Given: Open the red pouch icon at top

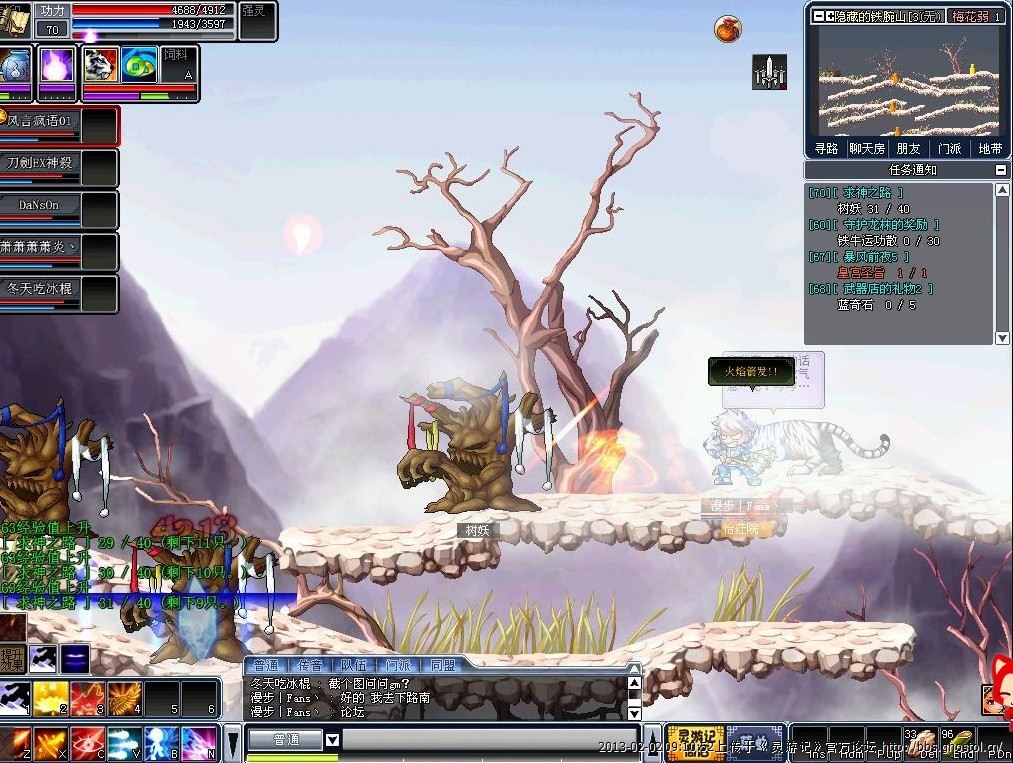Looking at the screenshot, I should click(x=727, y=29).
